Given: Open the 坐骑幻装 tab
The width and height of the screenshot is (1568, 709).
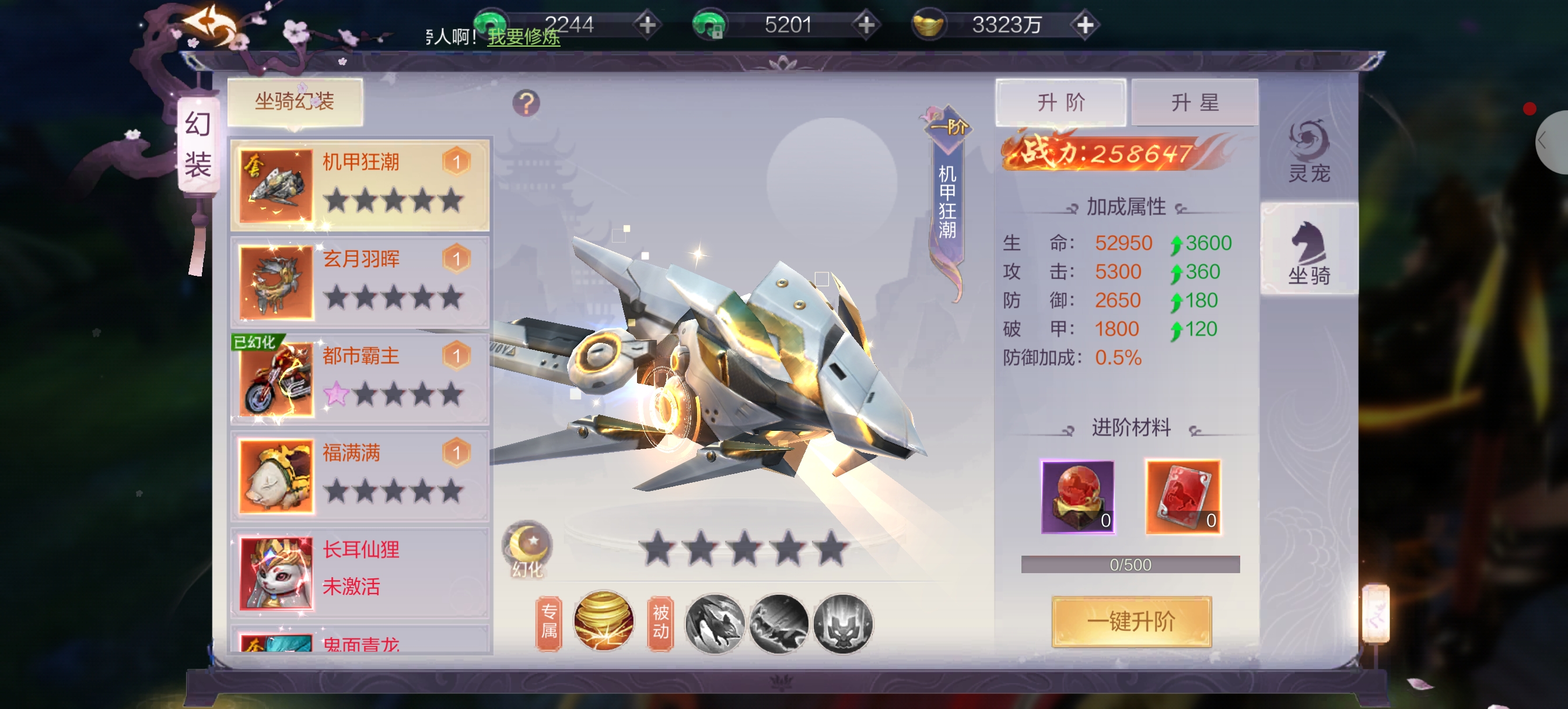Looking at the screenshot, I should 295,101.
